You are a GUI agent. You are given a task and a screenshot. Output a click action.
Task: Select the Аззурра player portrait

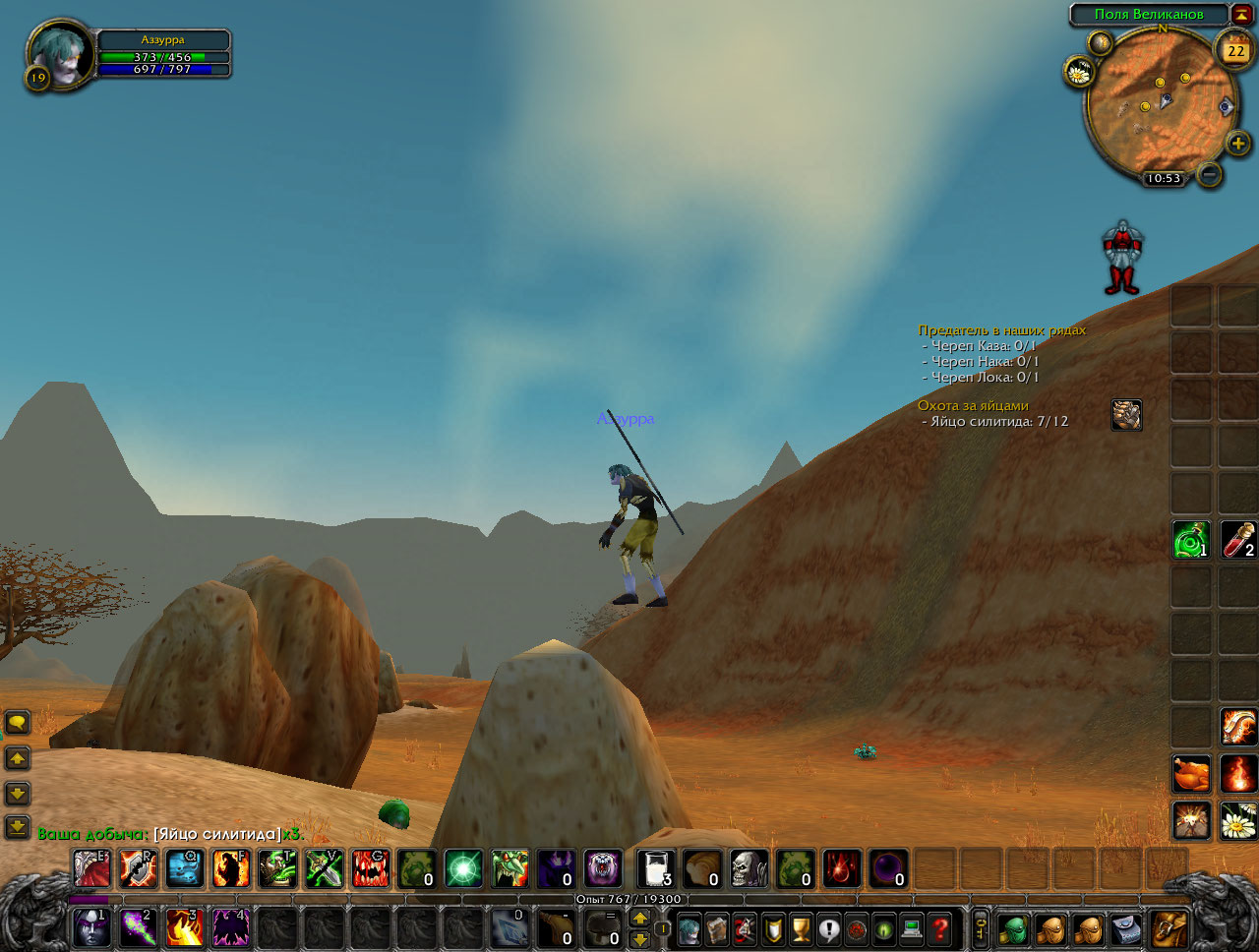[x=59, y=54]
